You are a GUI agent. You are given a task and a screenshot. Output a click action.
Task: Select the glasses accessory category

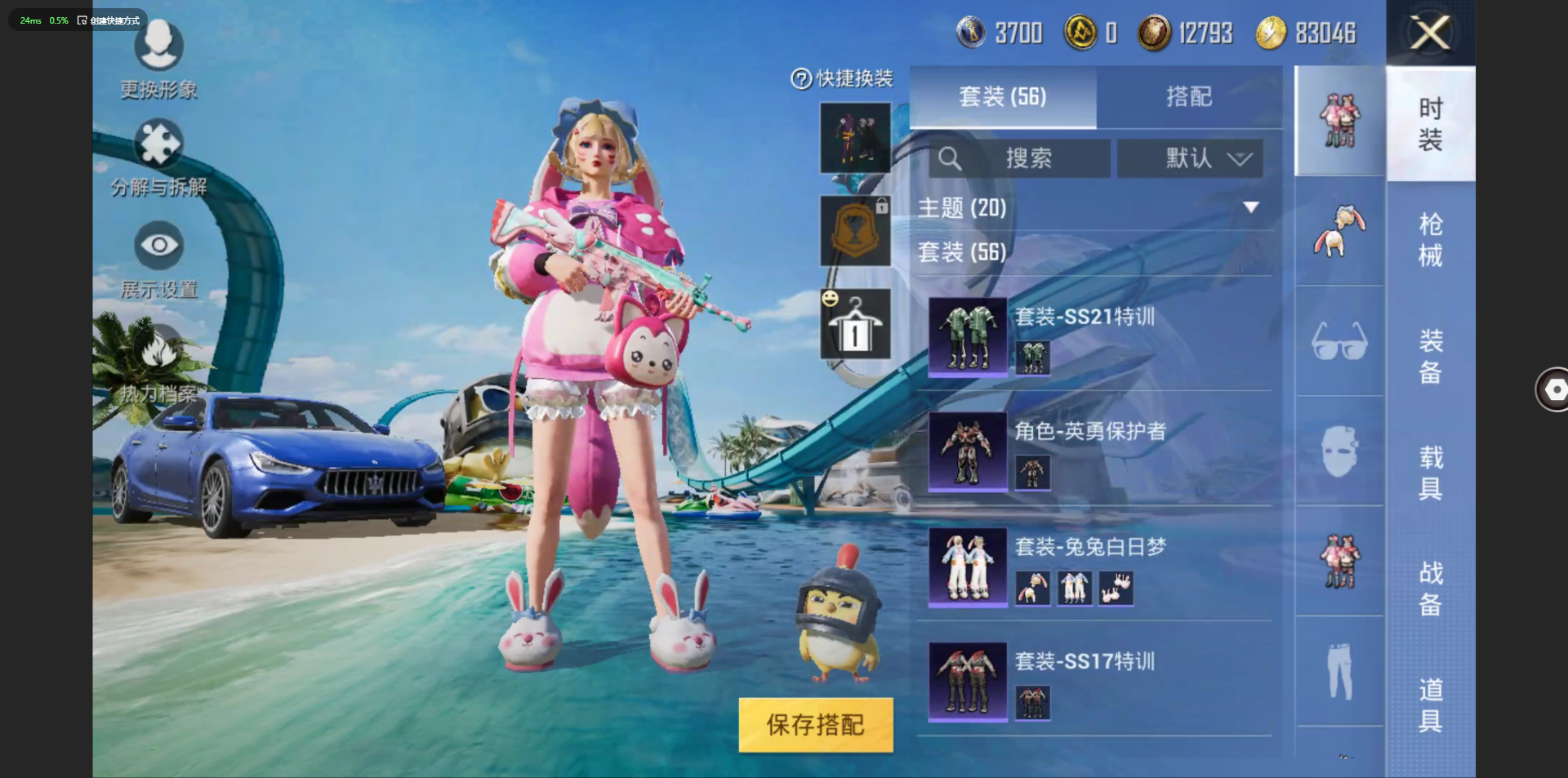coord(1339,341)
